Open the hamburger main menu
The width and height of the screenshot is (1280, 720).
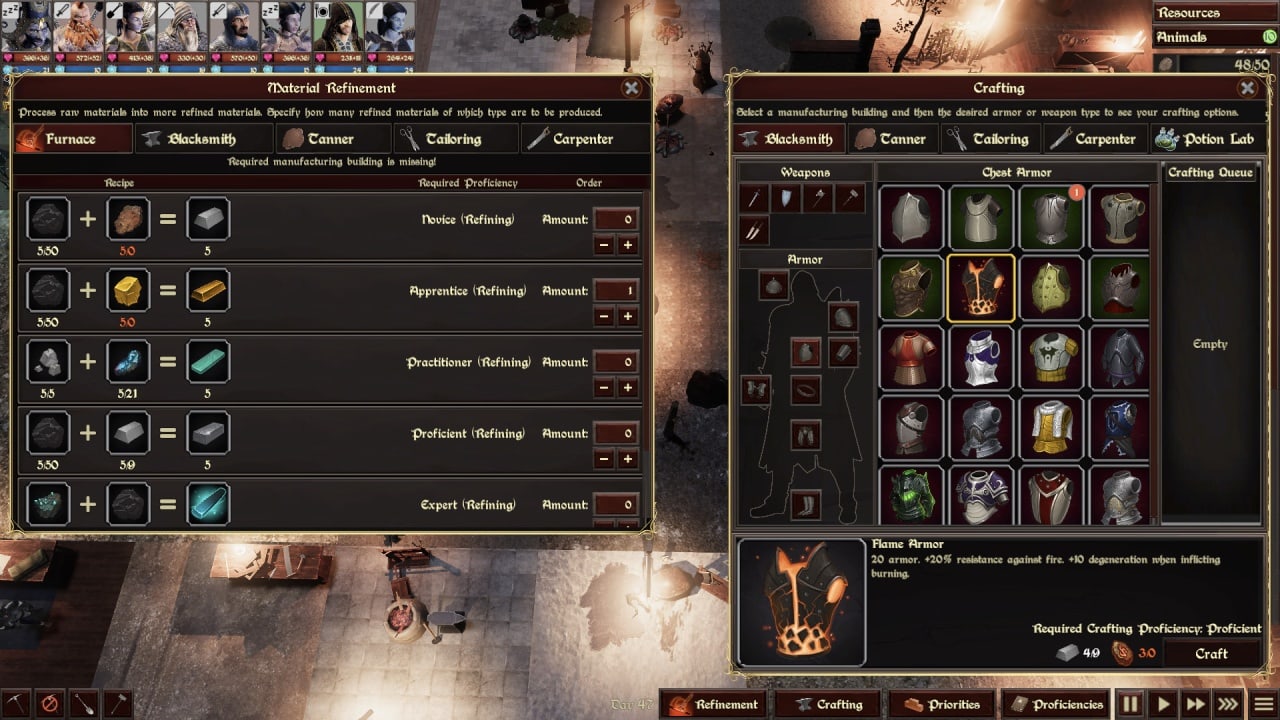1264,704
